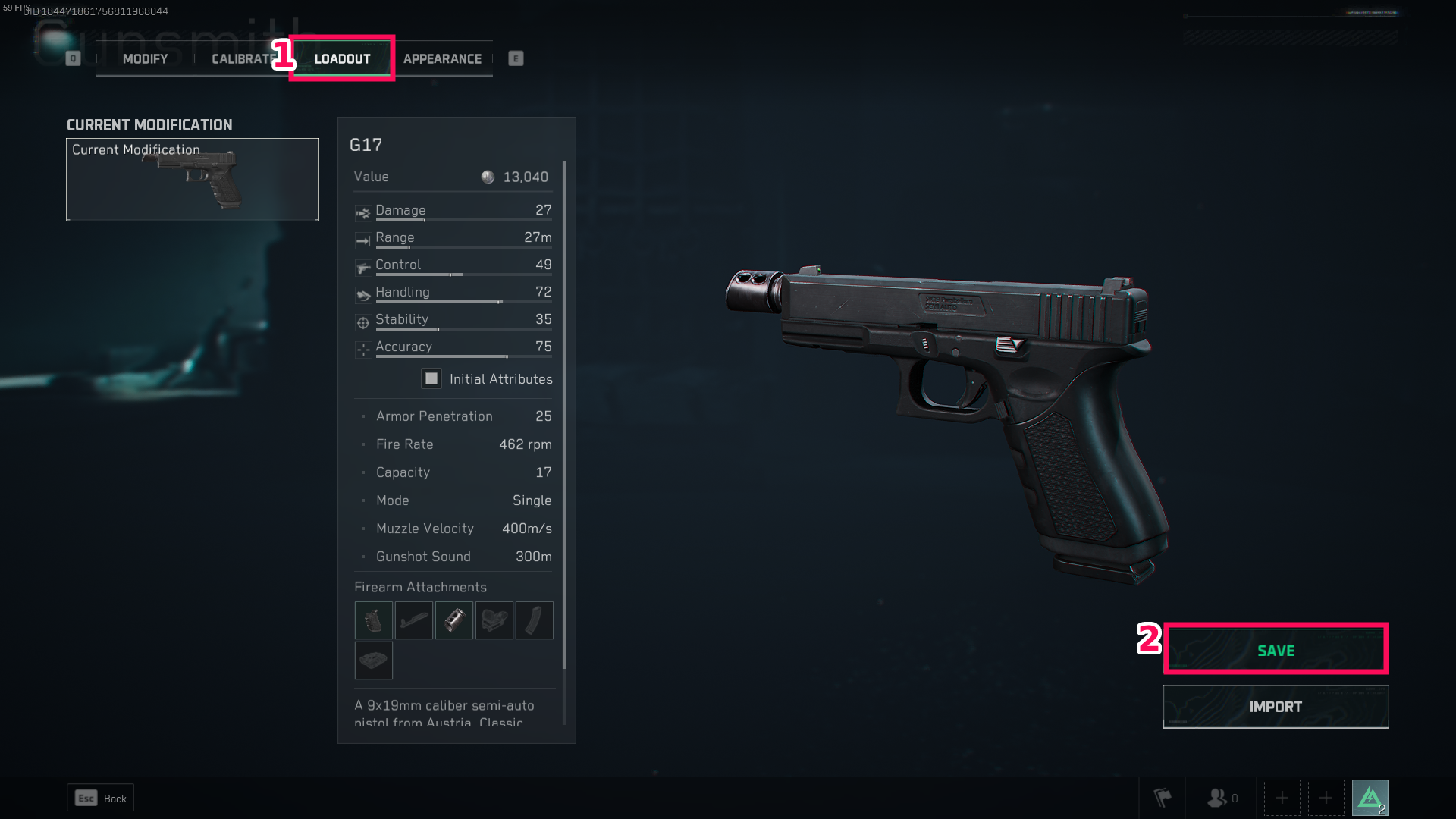Toggle the Initial Attributes checkbox
The height and width of the screenshot is (819, 1456).
pos(431,378)
